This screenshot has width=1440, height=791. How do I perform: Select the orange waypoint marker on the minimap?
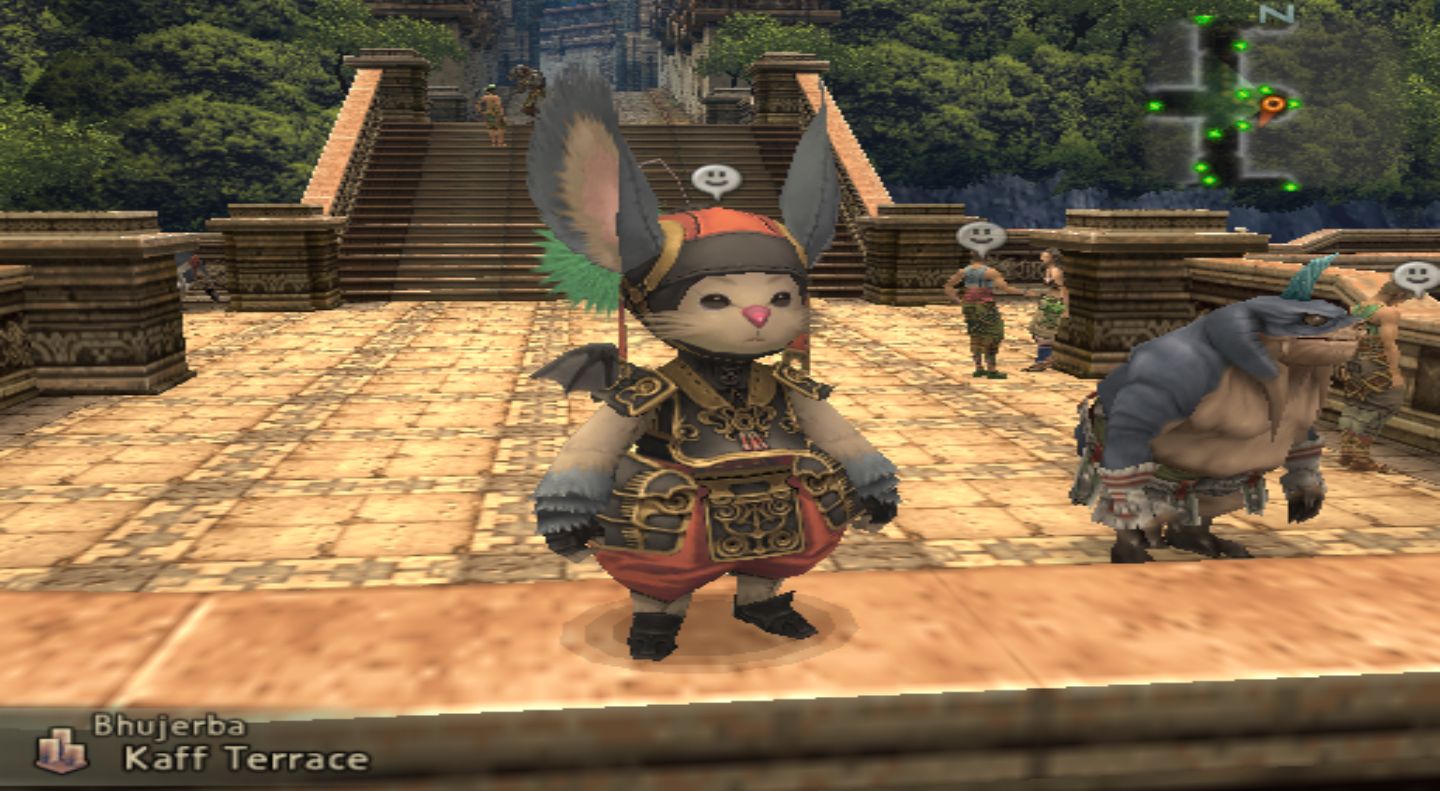[1271, 103]
